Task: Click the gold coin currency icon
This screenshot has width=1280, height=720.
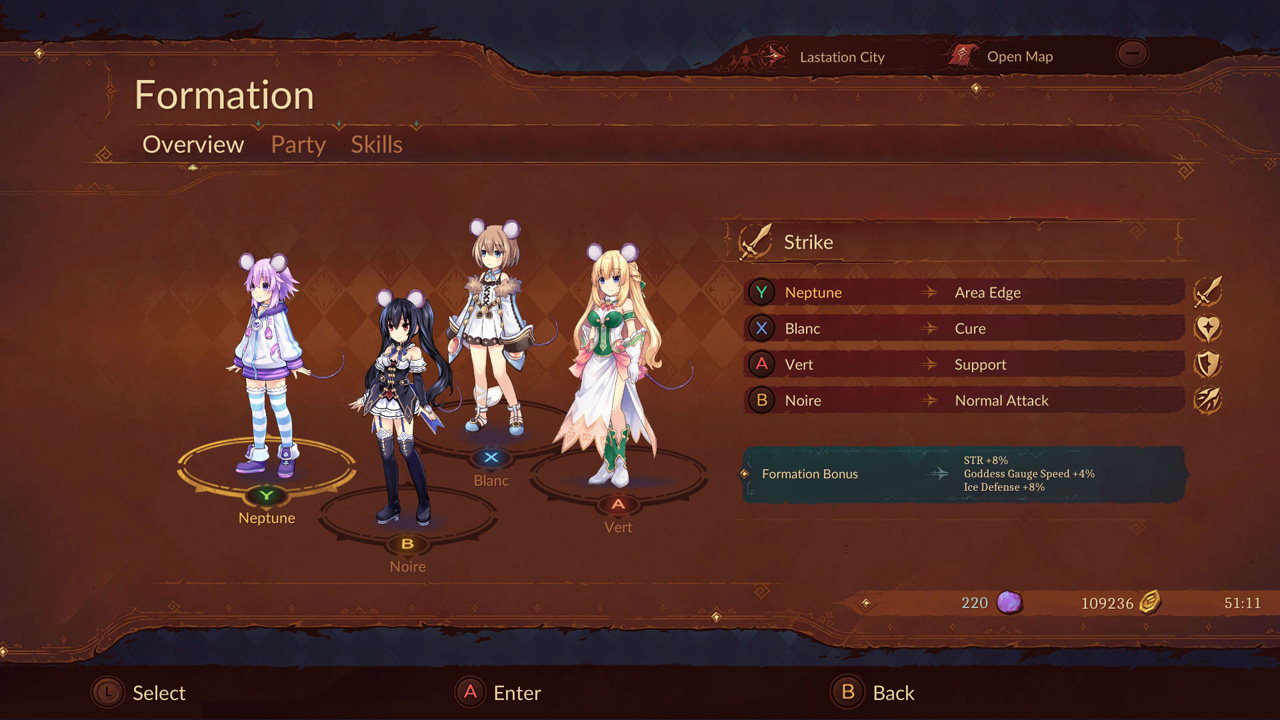Action: (1147, 602)
